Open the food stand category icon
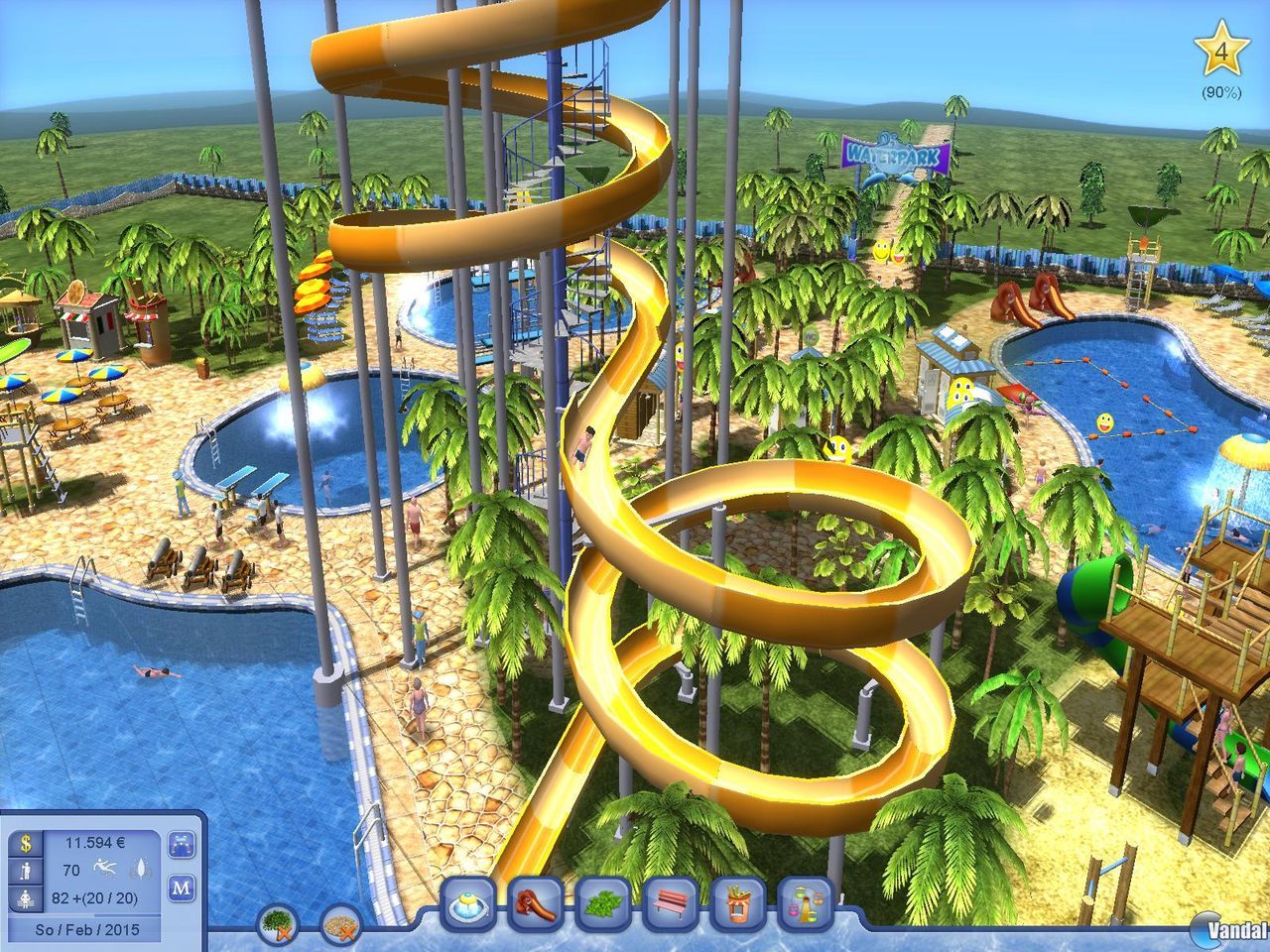This screenshot has width=1270, height=952. click(736, 904)
